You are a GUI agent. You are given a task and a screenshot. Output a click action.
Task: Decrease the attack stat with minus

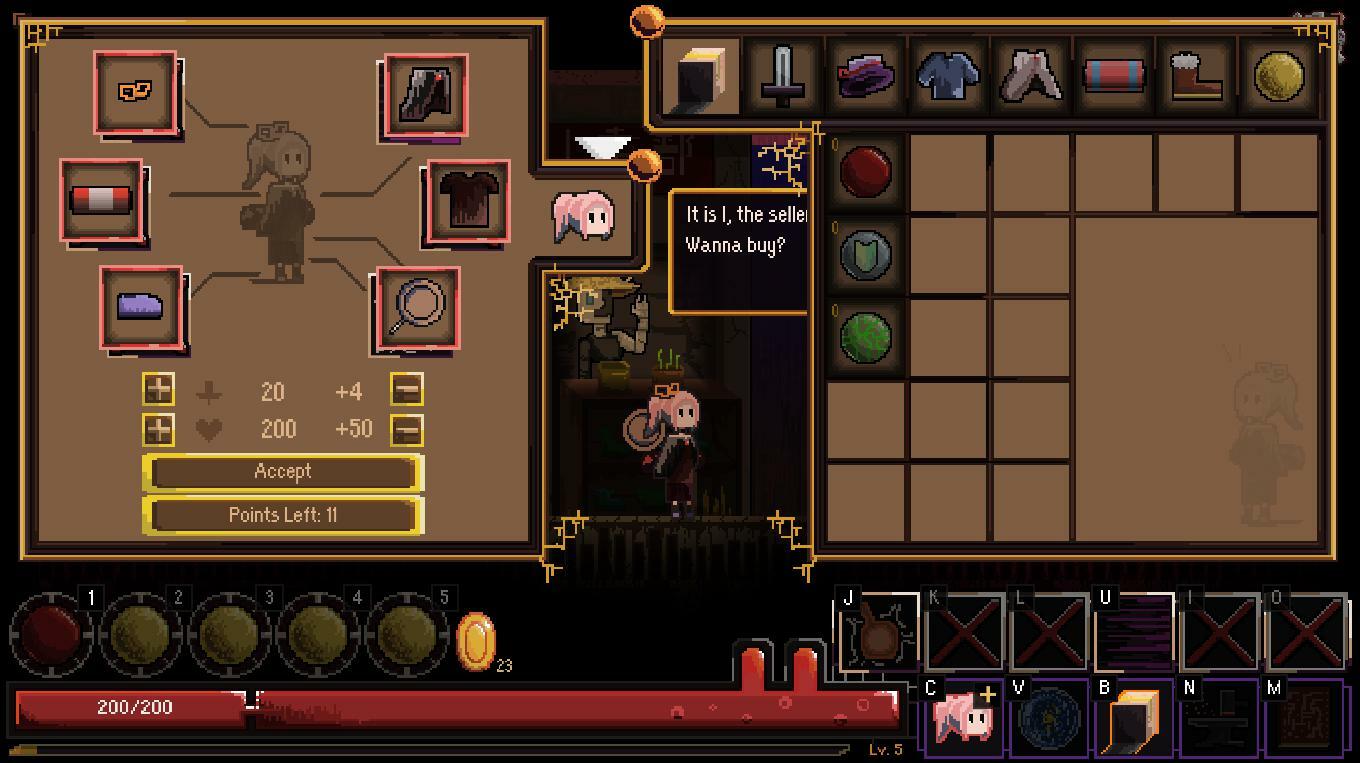(x=407, y=390)
